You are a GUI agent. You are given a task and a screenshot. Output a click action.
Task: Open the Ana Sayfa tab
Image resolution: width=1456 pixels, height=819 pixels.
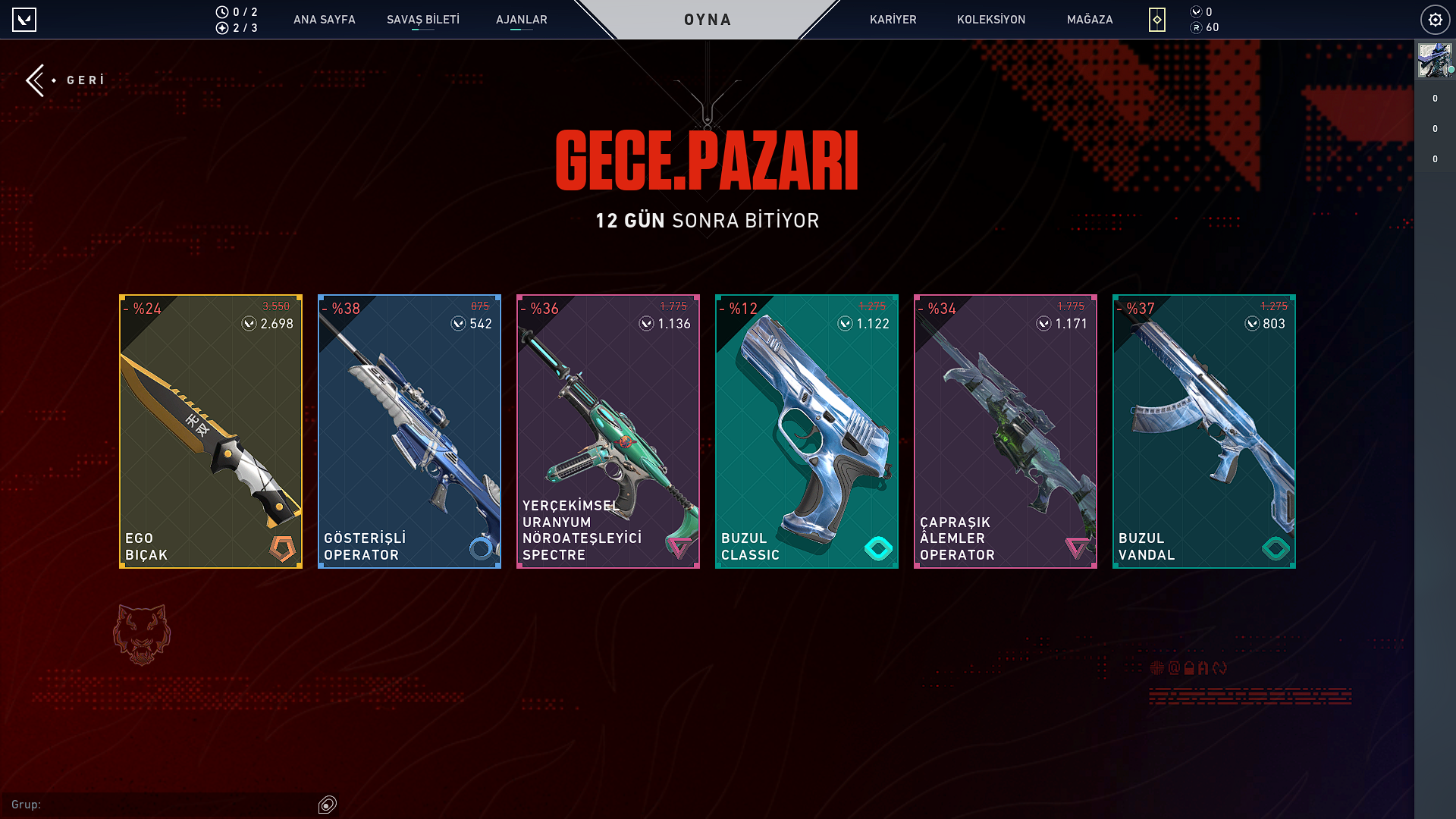tap(324, 20)
